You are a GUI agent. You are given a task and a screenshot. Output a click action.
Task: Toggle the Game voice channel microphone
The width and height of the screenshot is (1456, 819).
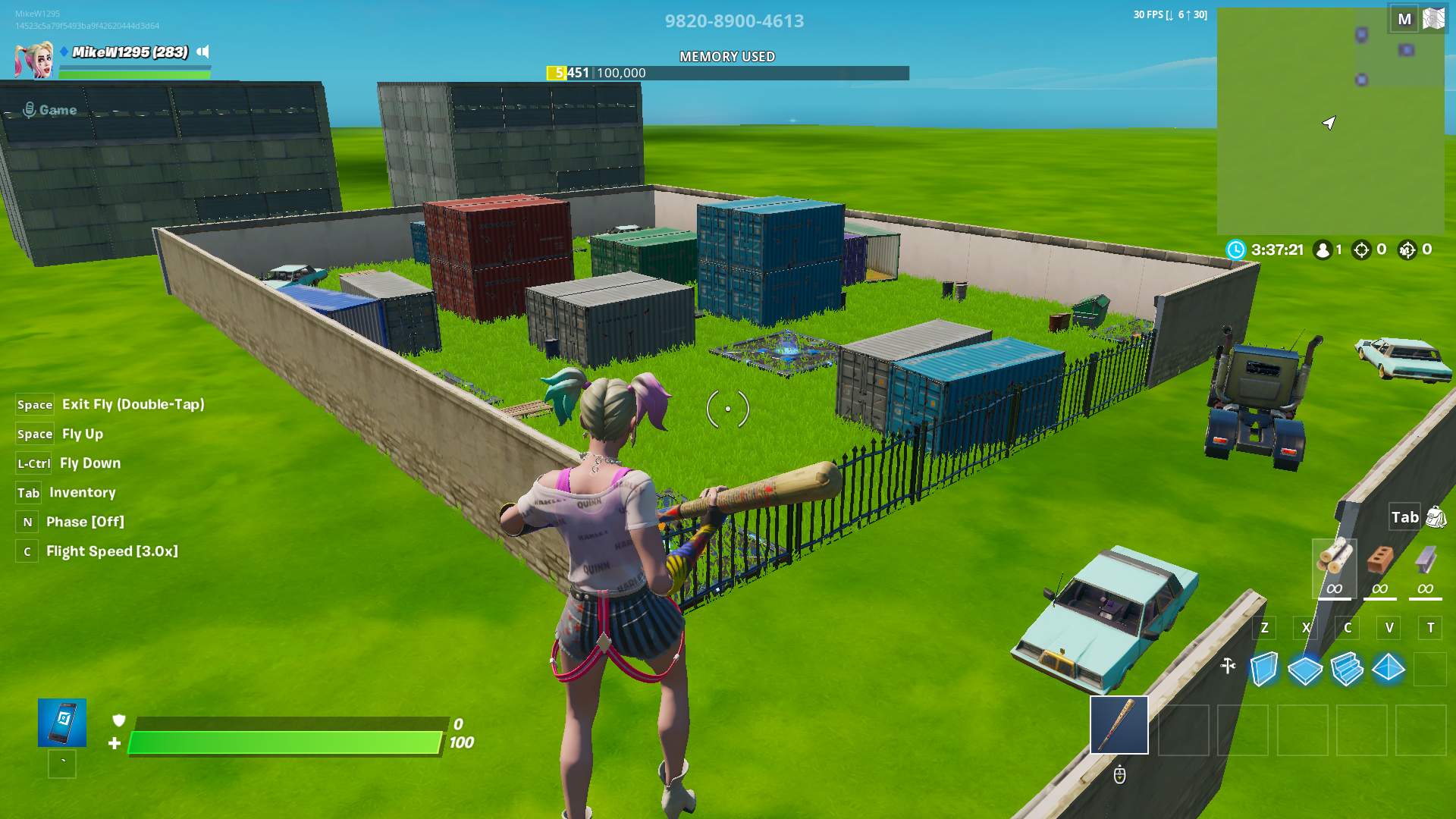click(30, 110)
